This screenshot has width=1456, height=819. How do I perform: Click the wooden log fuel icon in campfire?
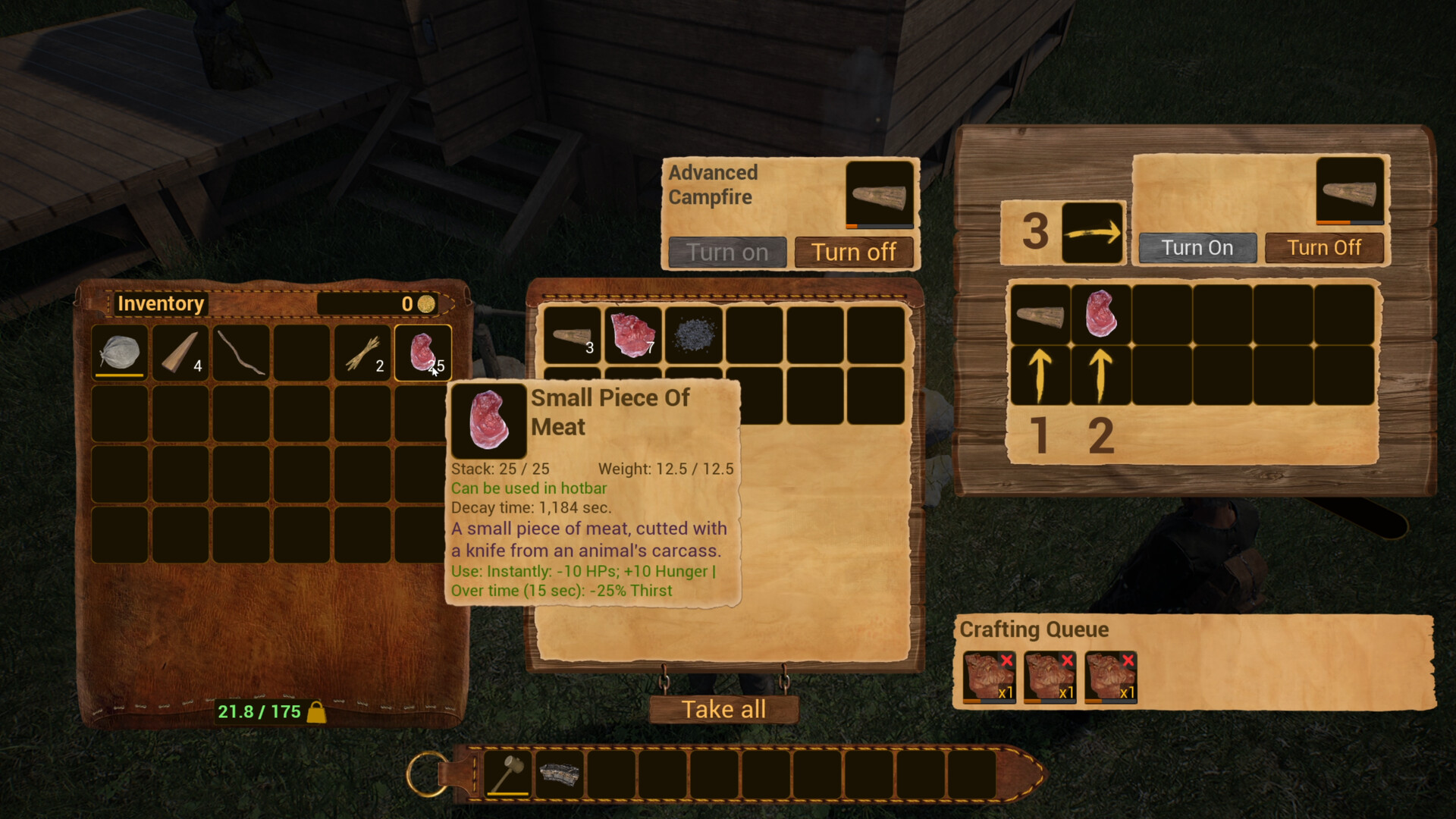click(573, 337)
